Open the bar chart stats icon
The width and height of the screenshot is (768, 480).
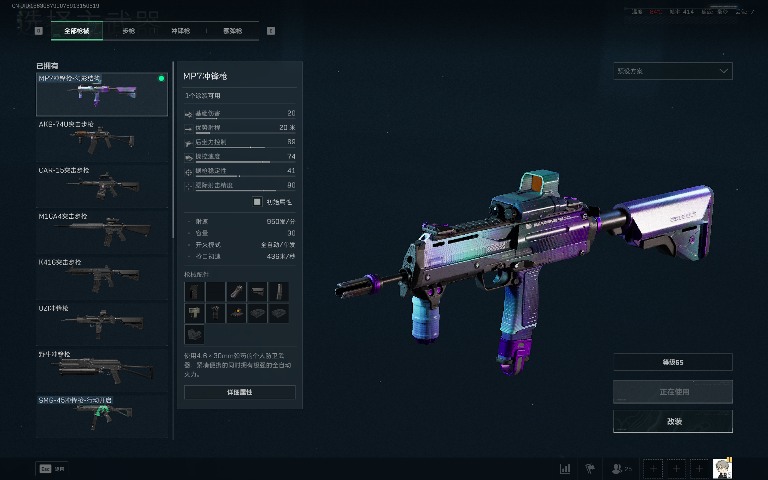click(x=565, y=467)
